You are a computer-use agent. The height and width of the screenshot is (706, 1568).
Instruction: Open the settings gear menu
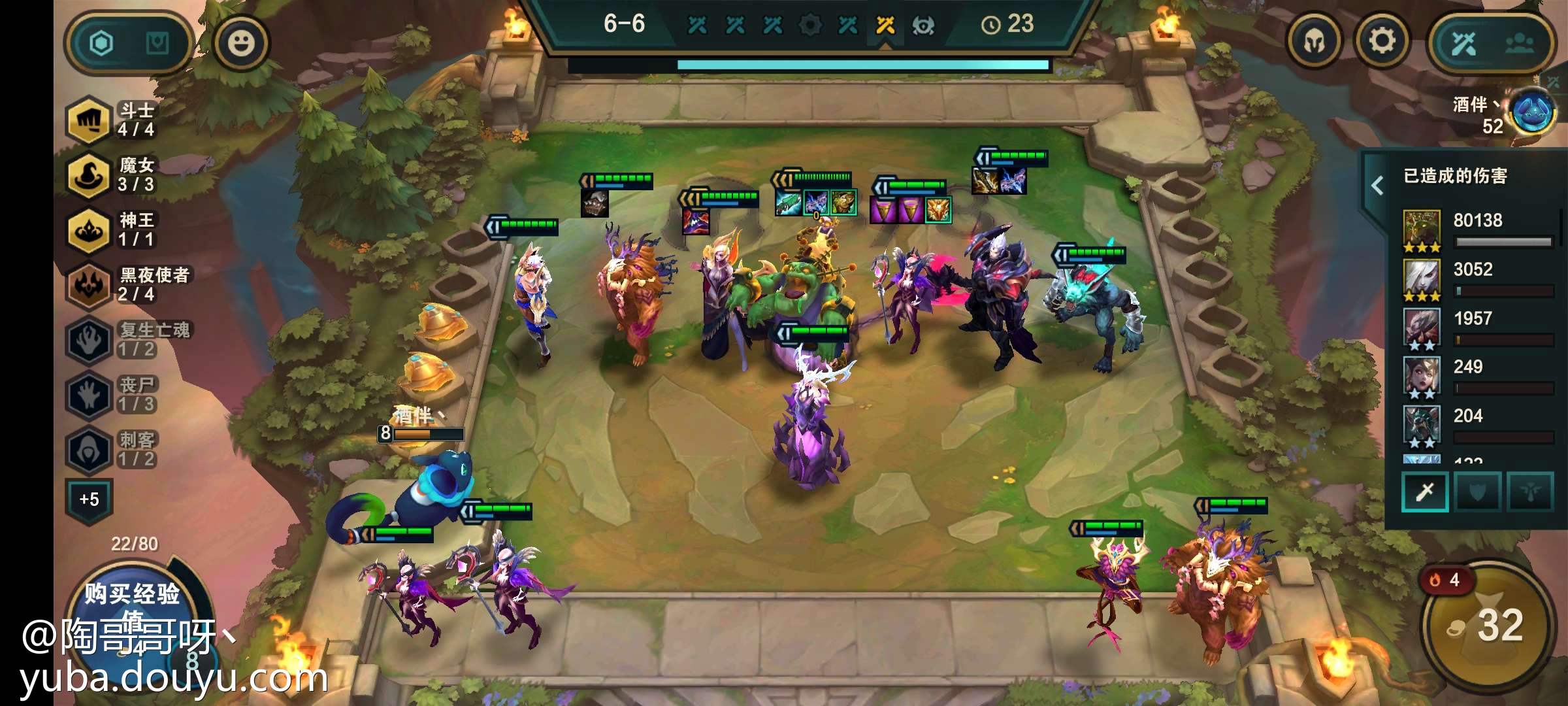1381,42
